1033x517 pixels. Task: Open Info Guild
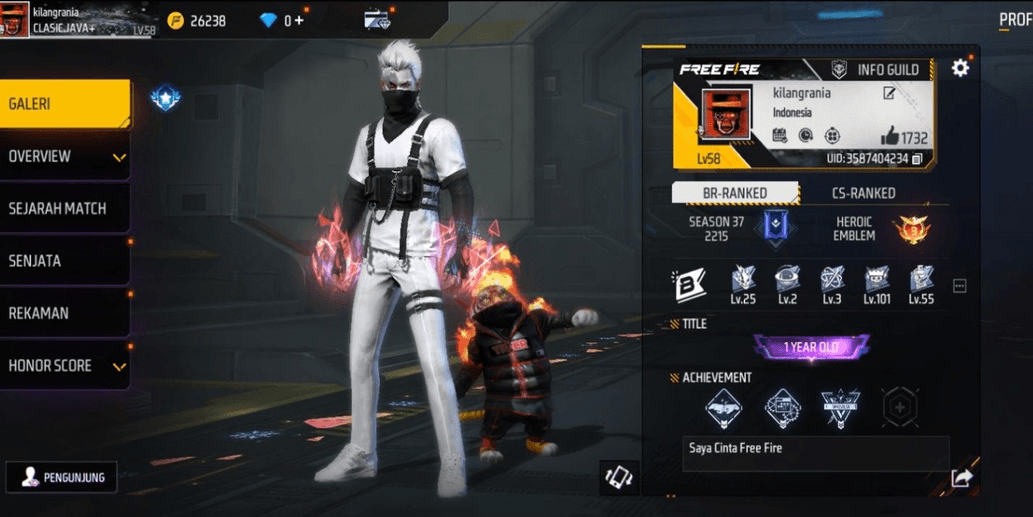[x=876, y=70]
